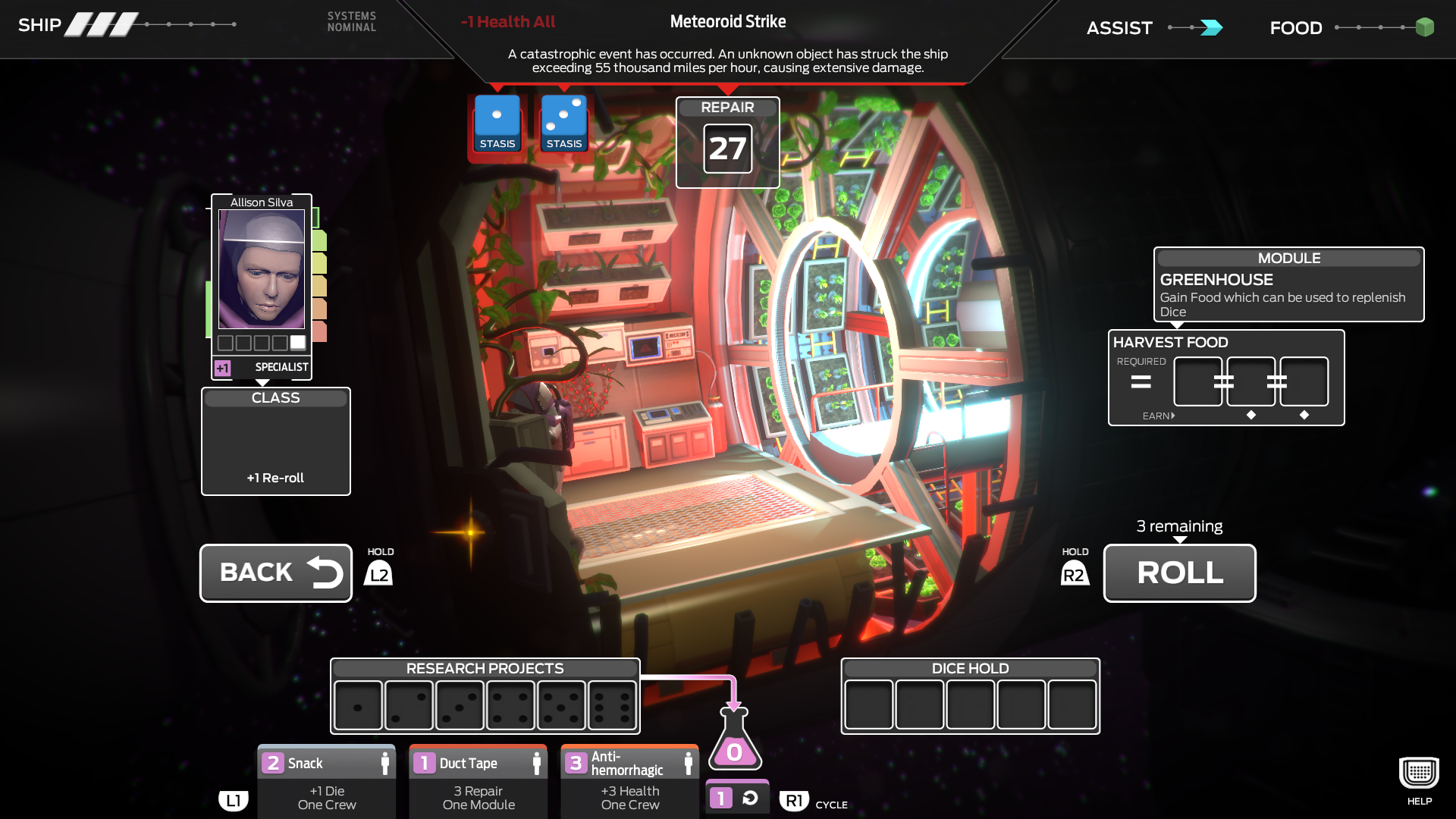The width and height of the screenshot is (1456, 819).
Task: Cycle consumables with the R1 control
Action: tap(793, 800)
